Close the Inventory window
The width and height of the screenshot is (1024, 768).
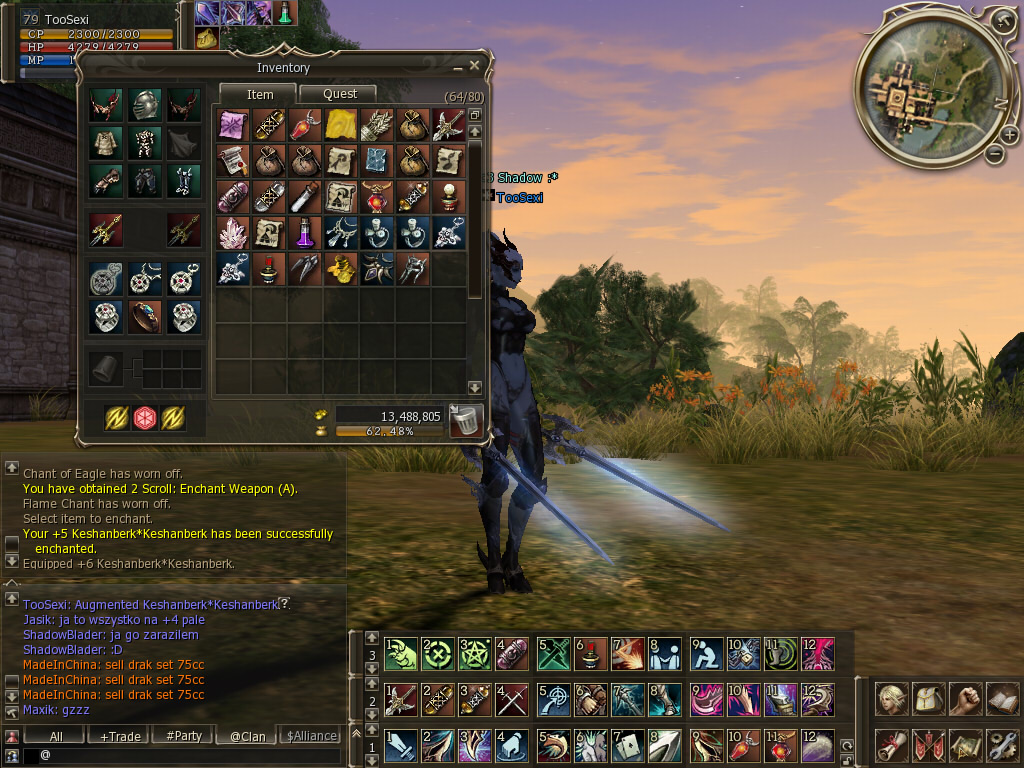[x=475, y=66]
